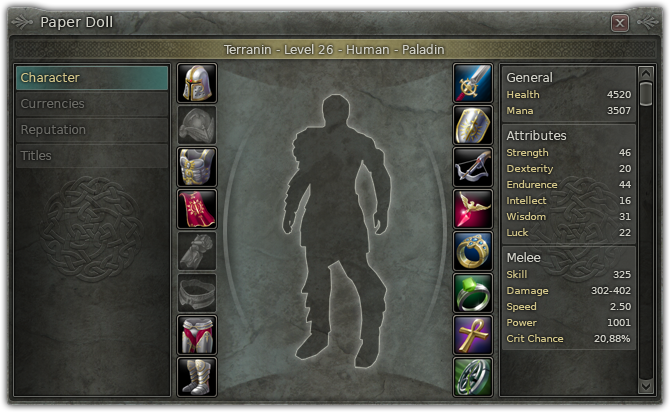Choose the red cloak slot
The width and height of the screenshot is (670, 412).
pyautogui.click(x=197, y=209)
